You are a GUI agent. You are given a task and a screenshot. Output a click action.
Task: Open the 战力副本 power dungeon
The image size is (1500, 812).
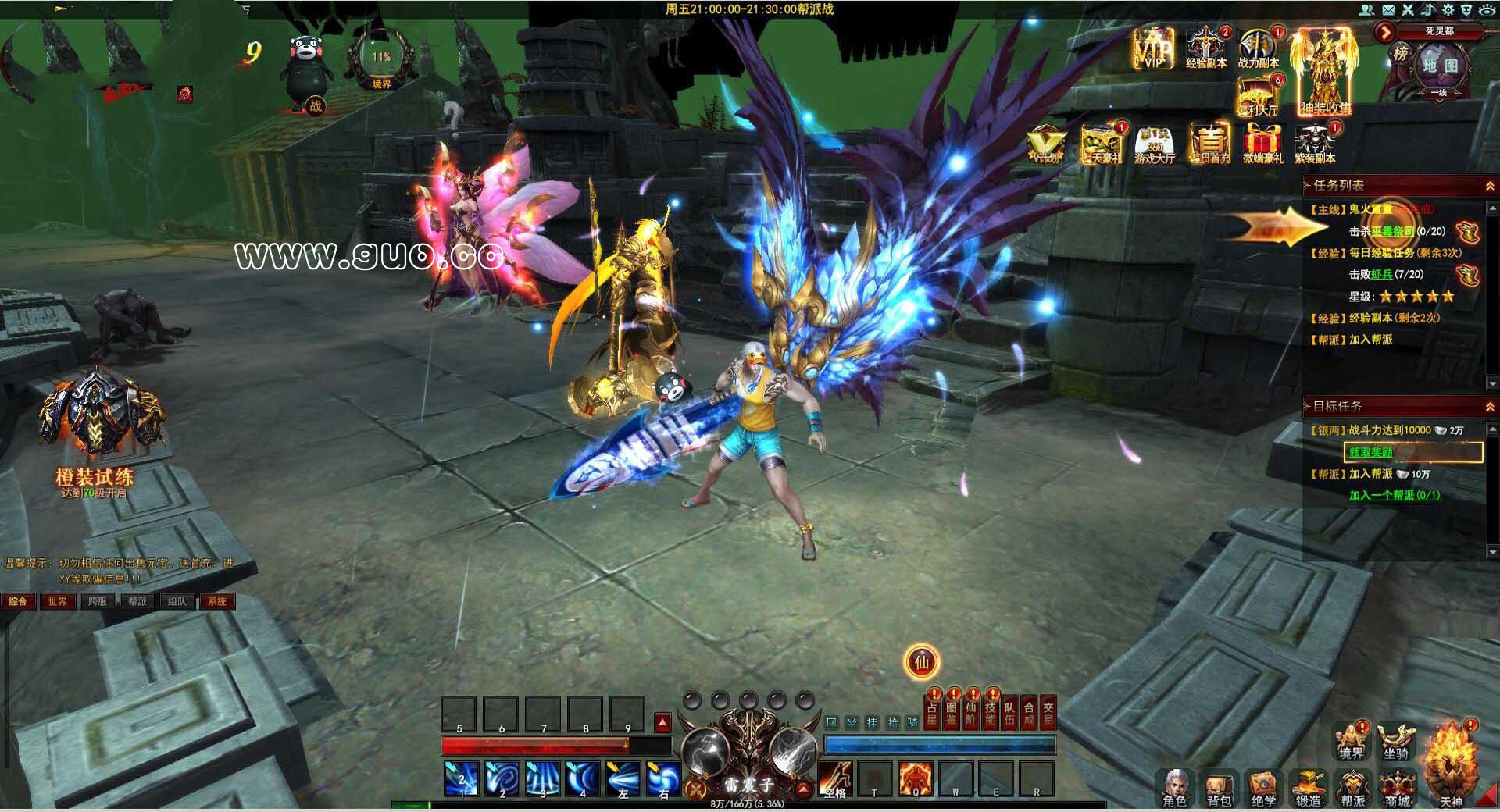[x=1258, y=48]
